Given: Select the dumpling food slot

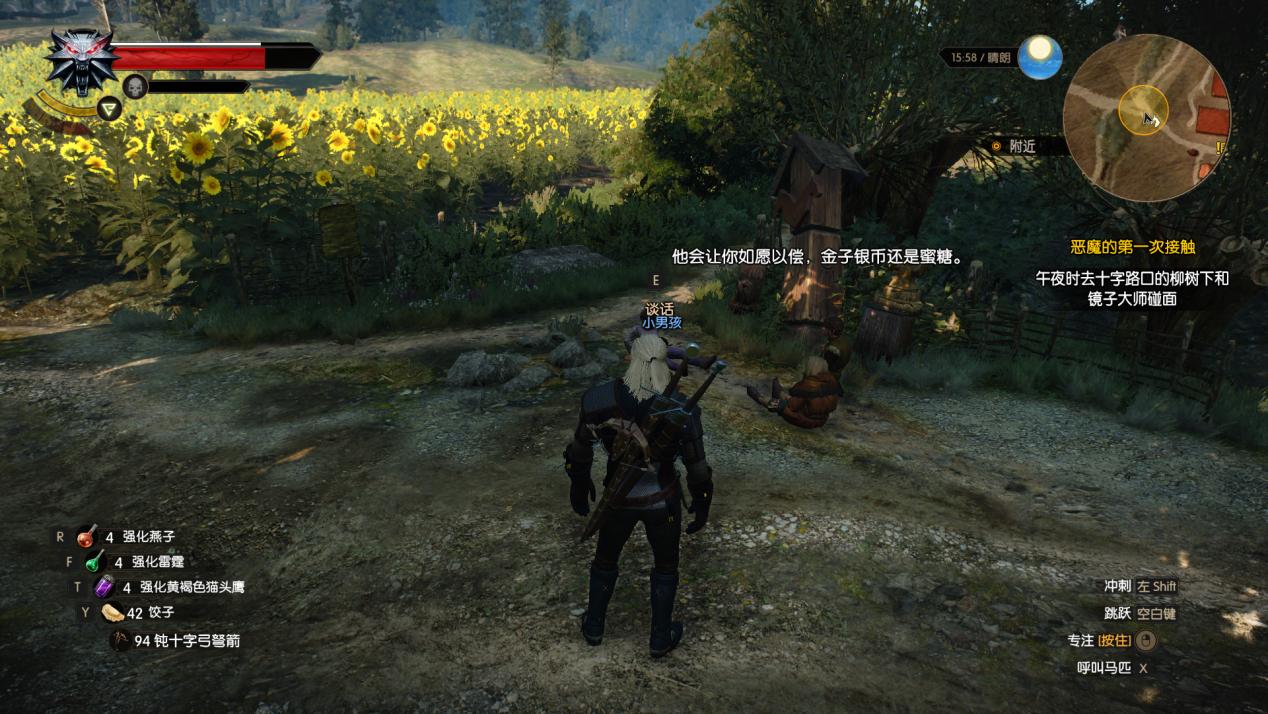Looking at the screenshot, I should pyautogui.click(x=112, y=613).
